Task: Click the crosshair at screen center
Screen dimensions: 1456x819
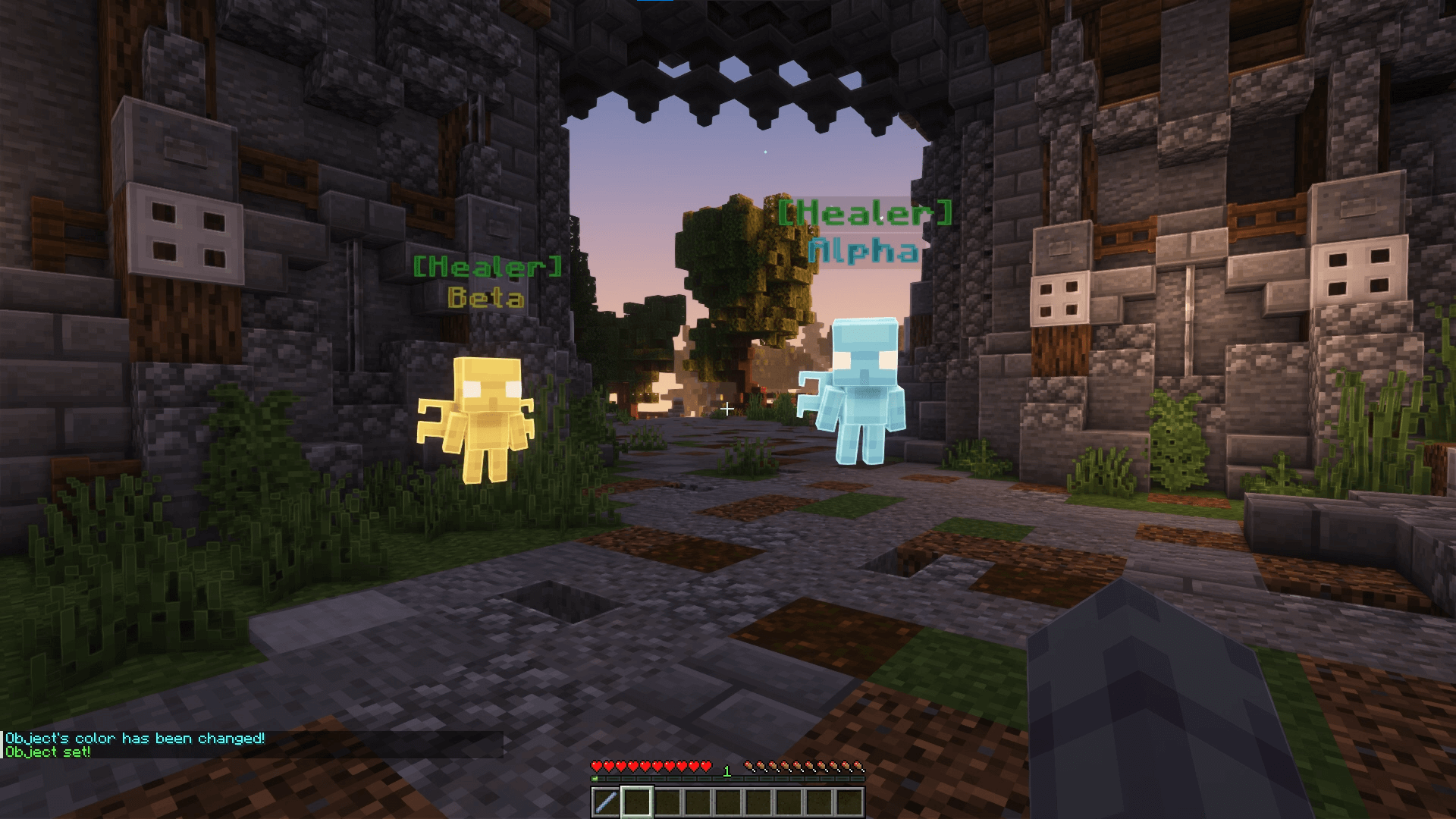Action: click(728, 409)
